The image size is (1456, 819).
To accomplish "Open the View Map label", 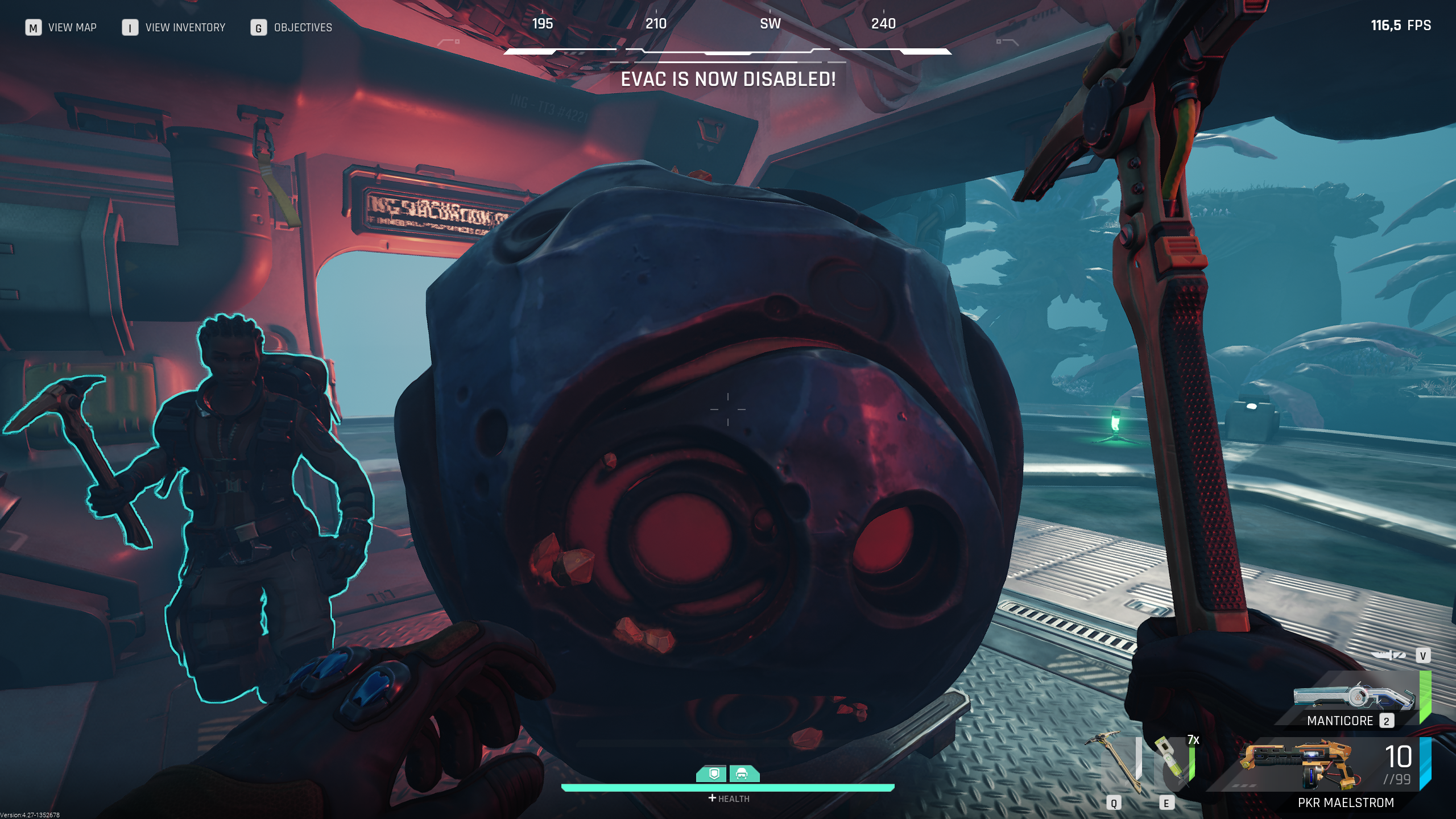I will [72, 27].
